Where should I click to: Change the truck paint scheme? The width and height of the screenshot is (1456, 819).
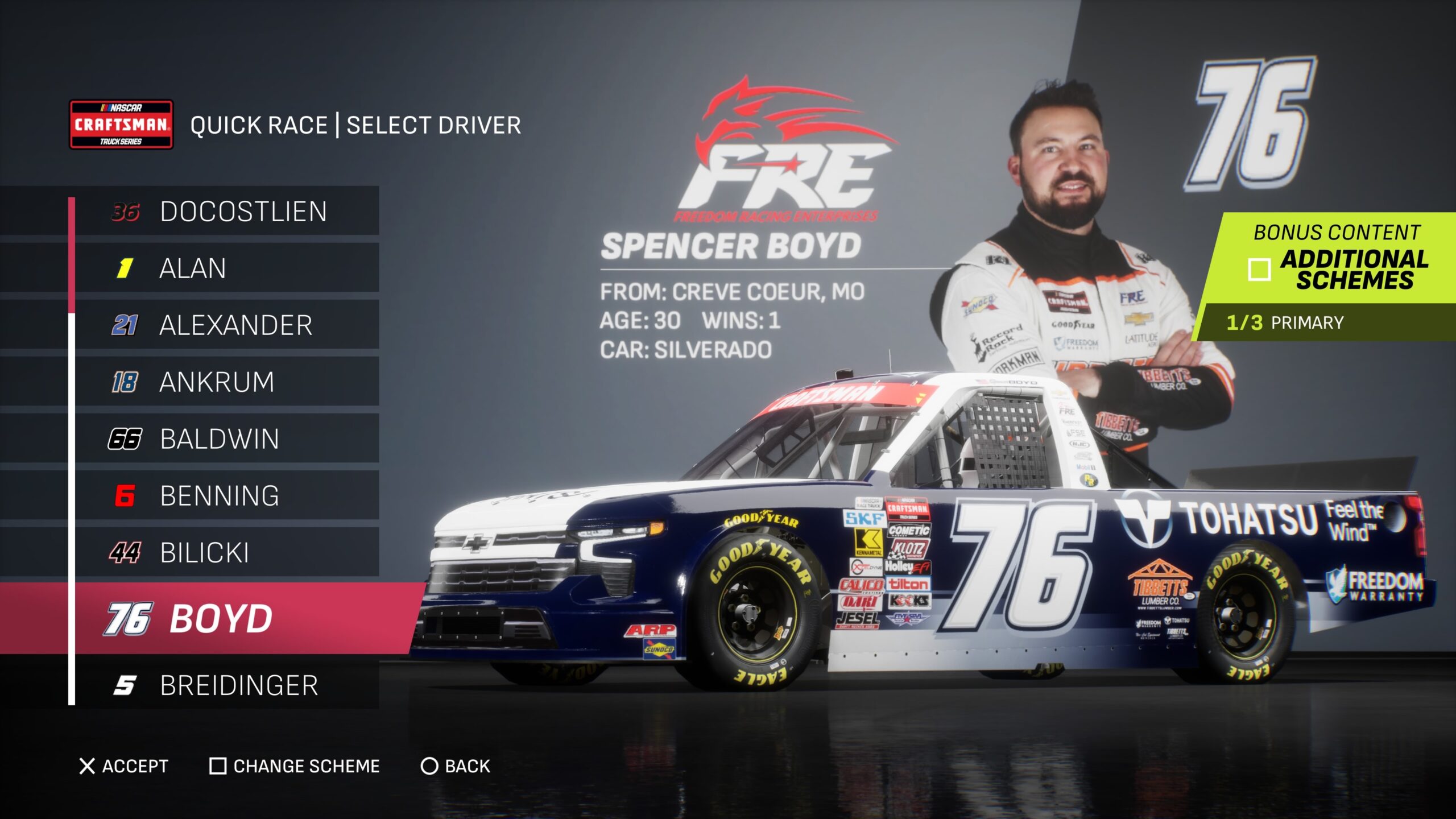click(x=295, y=766)
